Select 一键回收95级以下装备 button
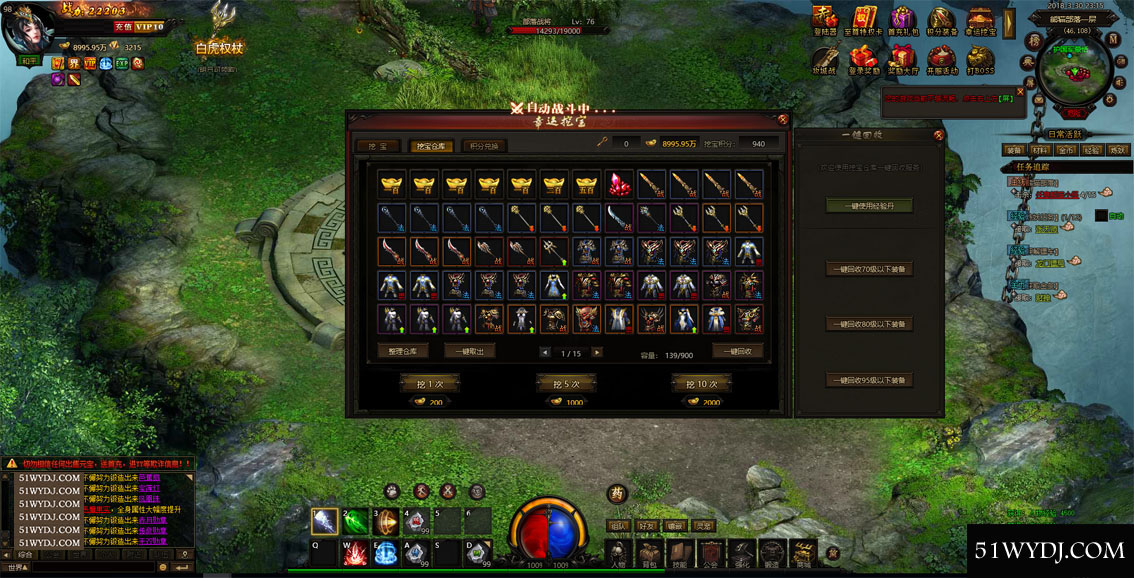 click(x=869, y=380)
